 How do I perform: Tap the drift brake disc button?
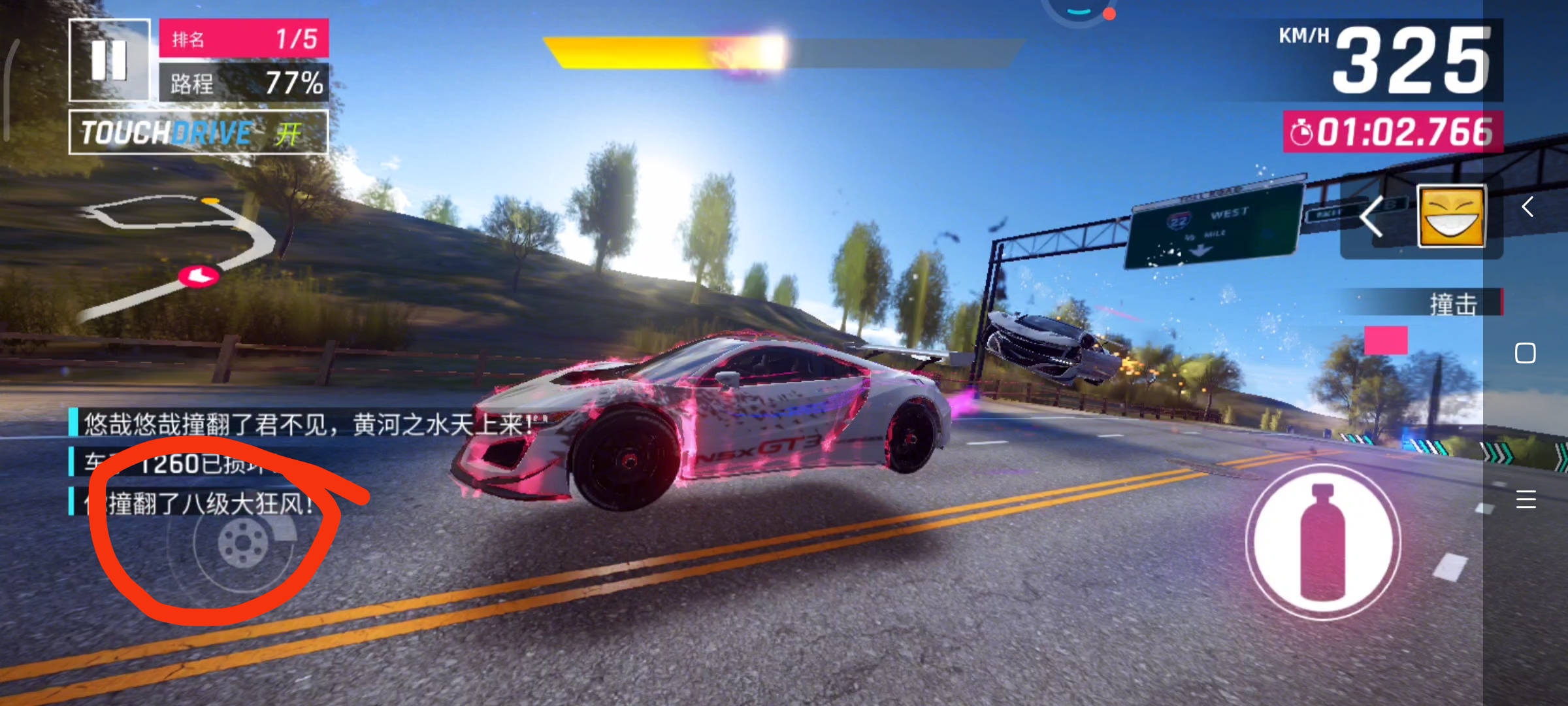pyautogui.click(x=242, y=543)
